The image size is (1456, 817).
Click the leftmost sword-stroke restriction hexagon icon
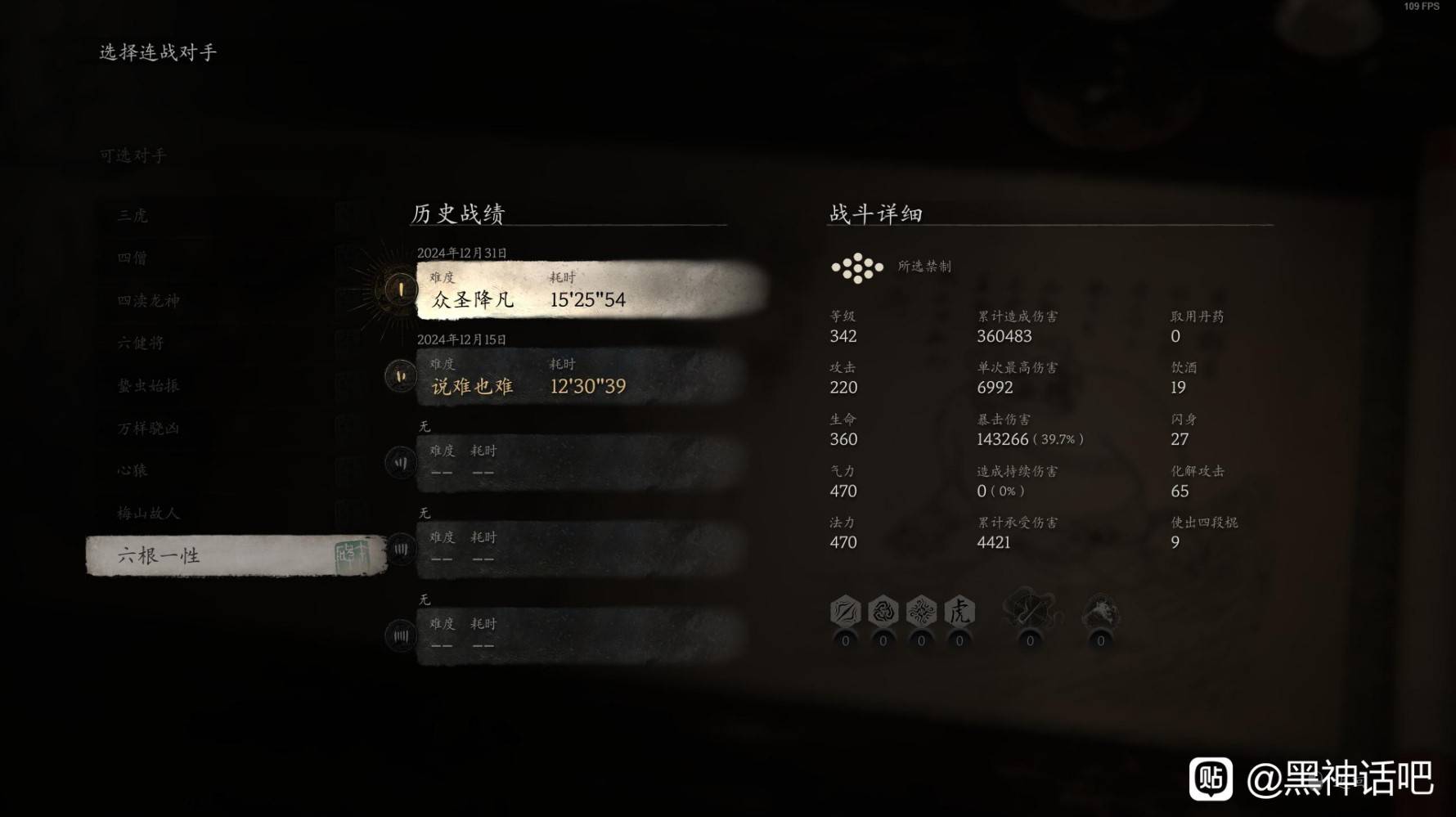click(845, 611)
